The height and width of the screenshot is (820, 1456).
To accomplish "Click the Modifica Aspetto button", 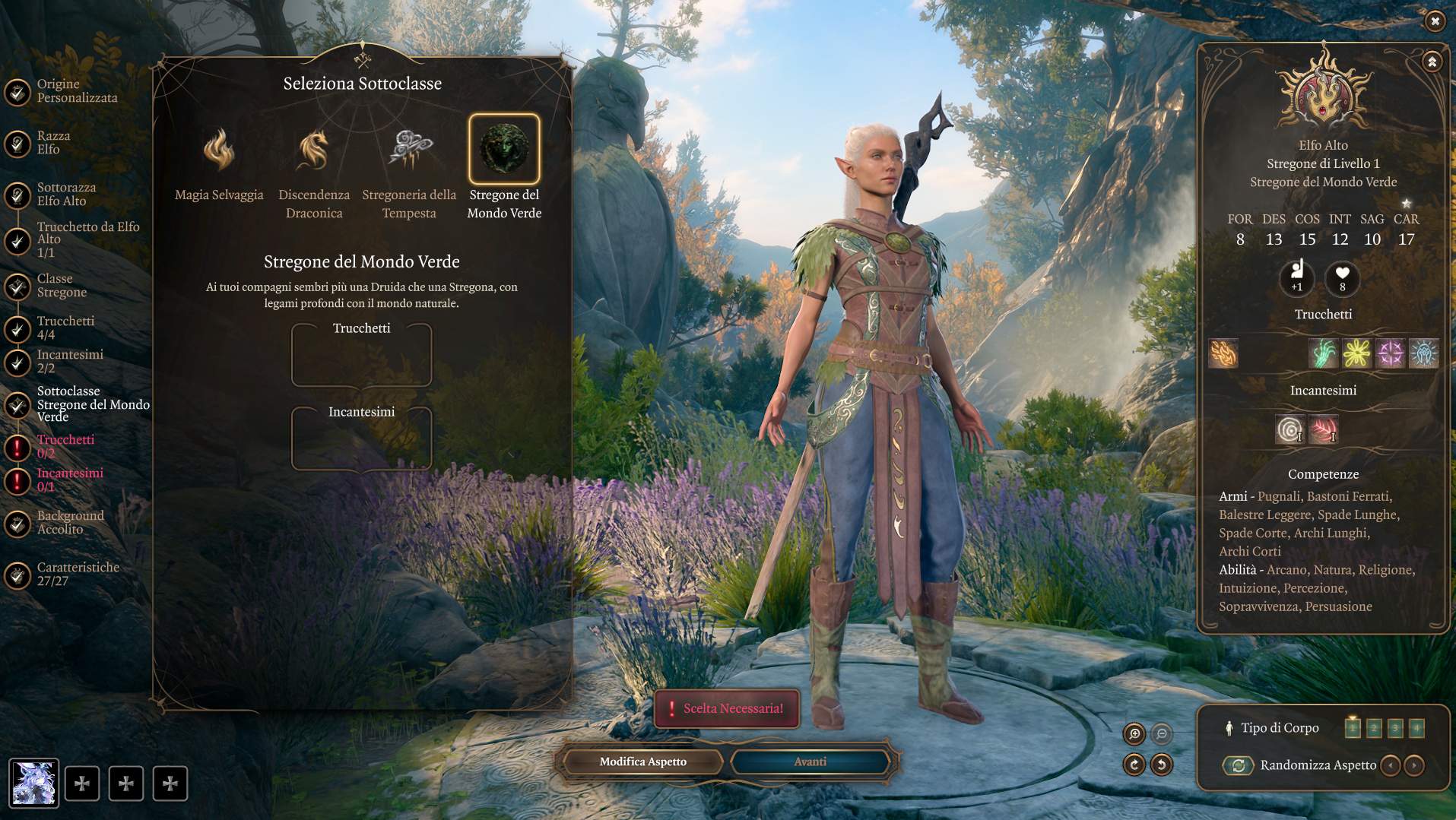I will coord(642,761).
